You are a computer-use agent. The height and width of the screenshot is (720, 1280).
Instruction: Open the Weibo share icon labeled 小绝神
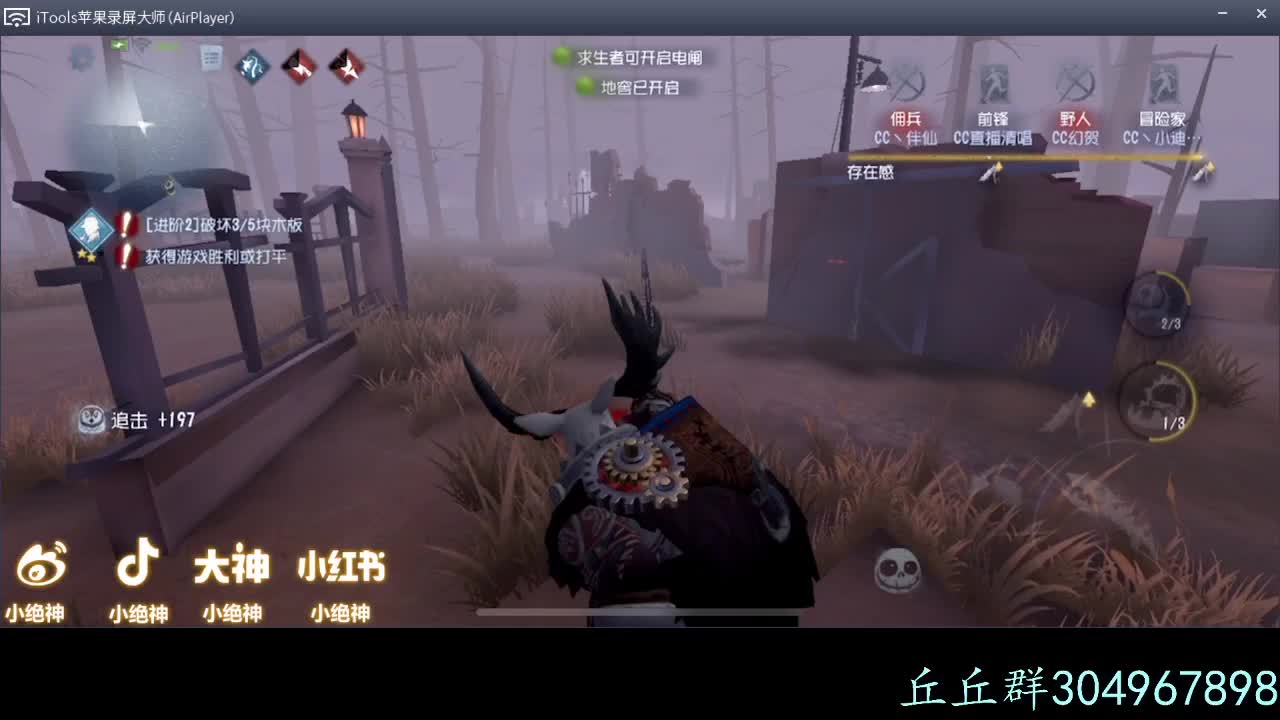pyautogui.click(x=45, y=566)
